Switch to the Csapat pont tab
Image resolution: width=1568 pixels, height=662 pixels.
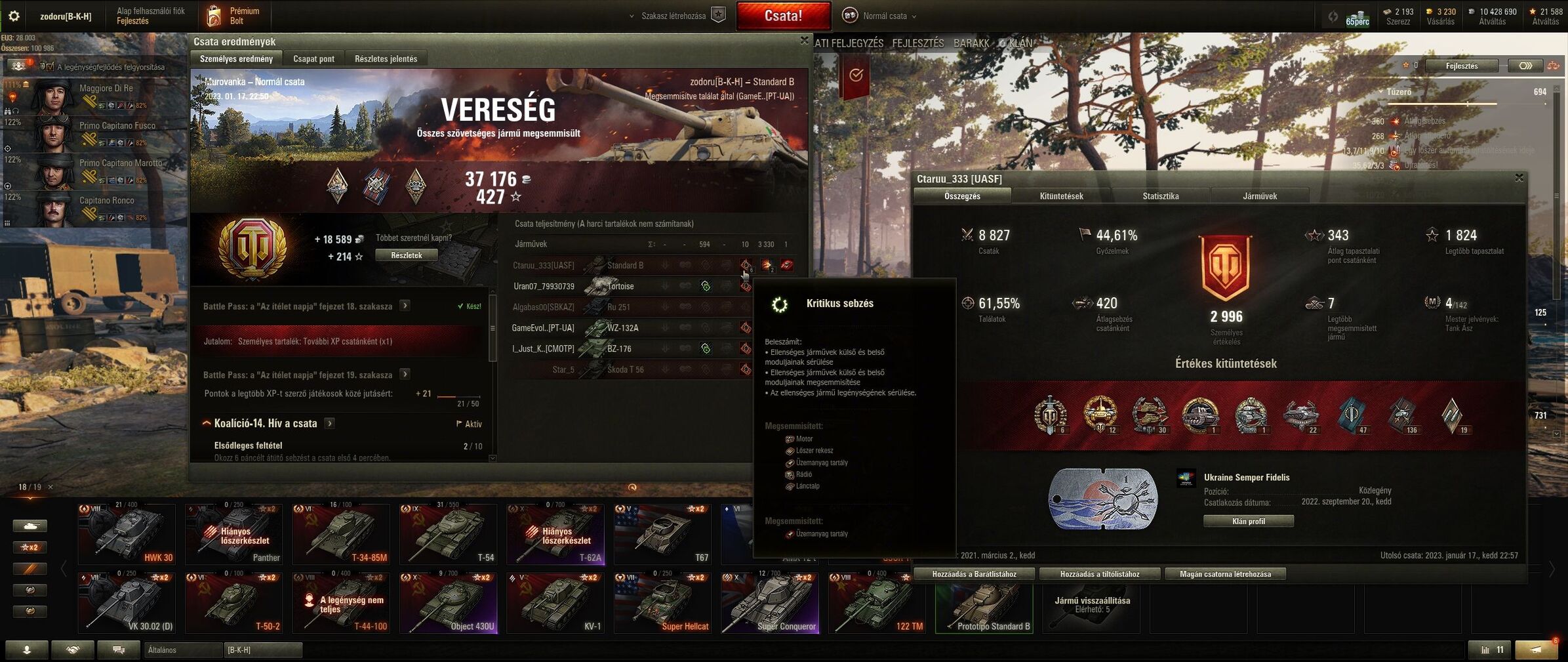pos(313,59)
